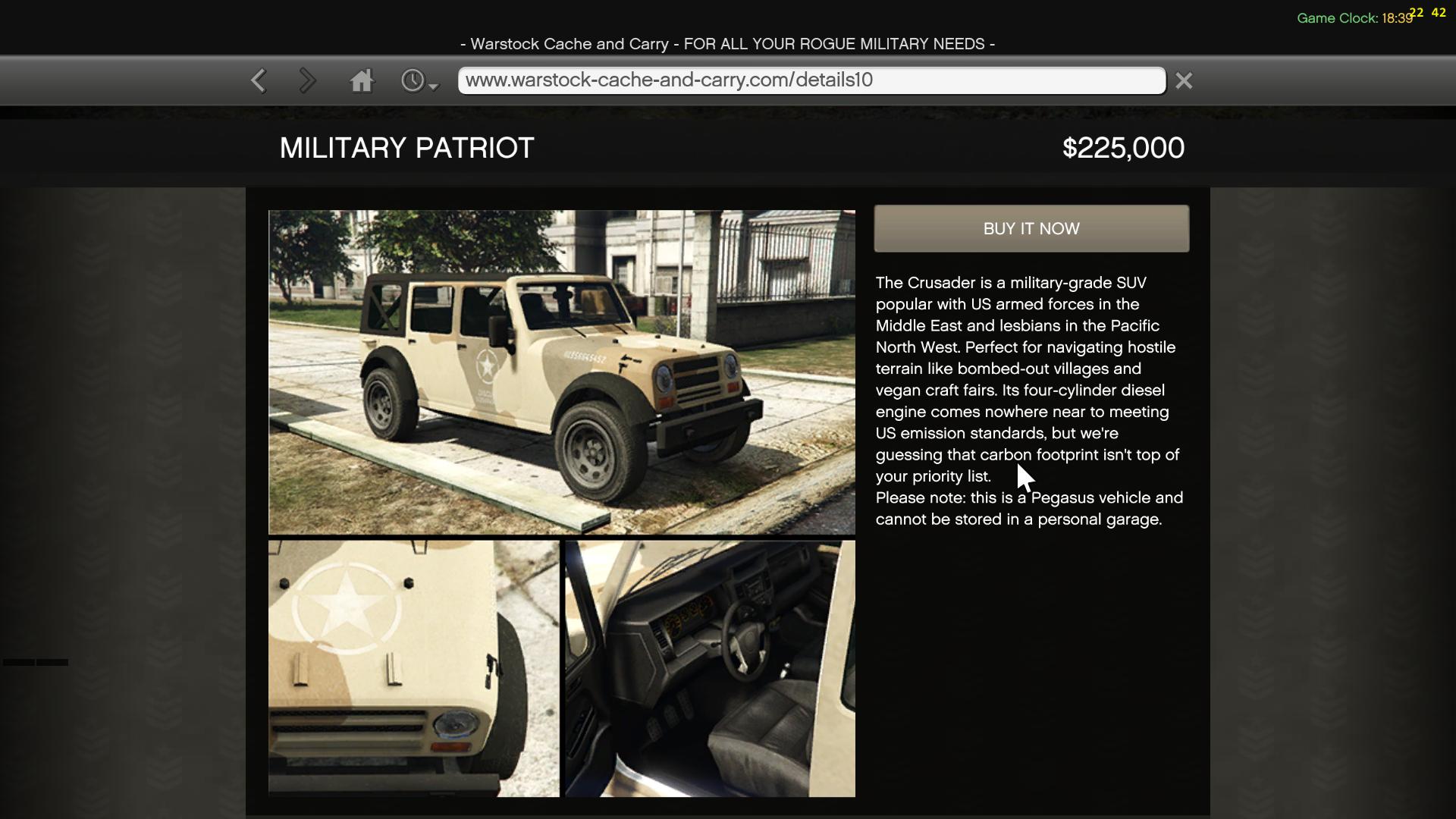
Task: Open the browser home page
Action: point(362,80)
